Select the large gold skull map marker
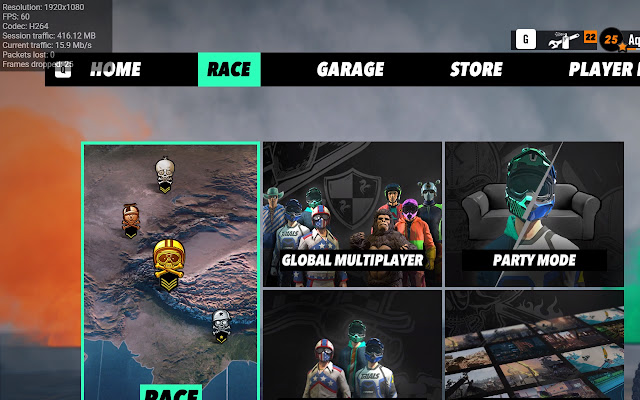The height and width of the screenshot is (400, 640). pos(171,262)
